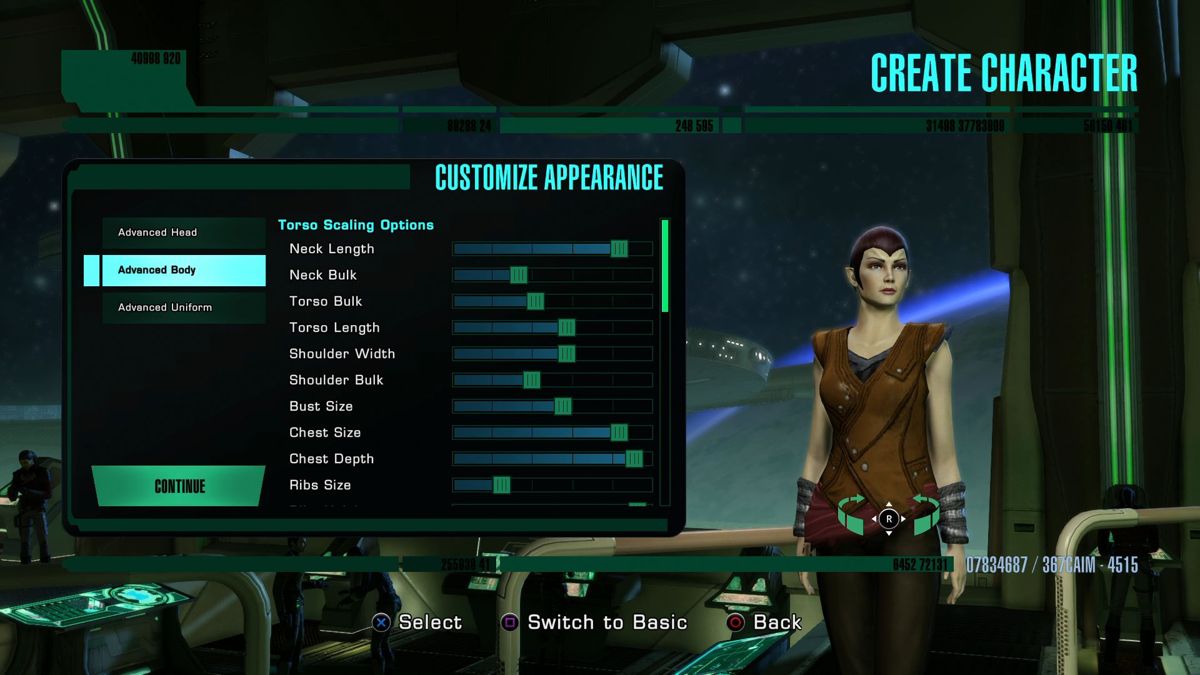Click the Neck Bulk slider handle
The height and width of the screenshot is (675, 1200).
(518, 275)
